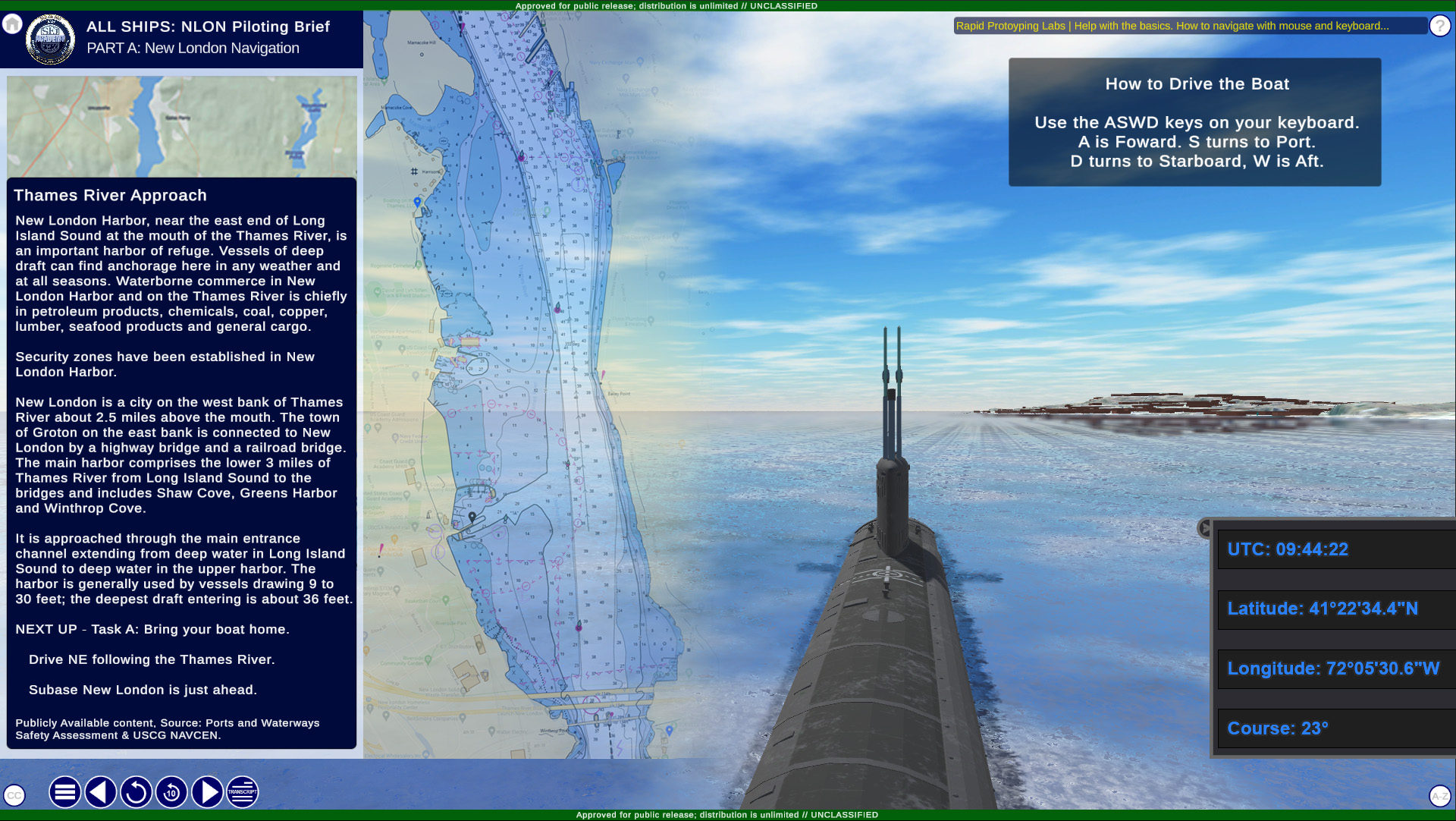Toggle closed captions with the CC button
The image size is (1456, 821).
tap(14, 795)
